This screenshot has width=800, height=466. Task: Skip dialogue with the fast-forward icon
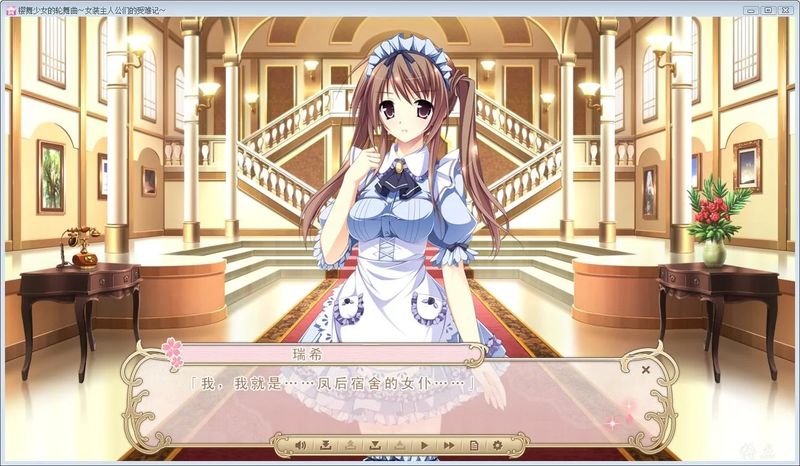point(449,444)
